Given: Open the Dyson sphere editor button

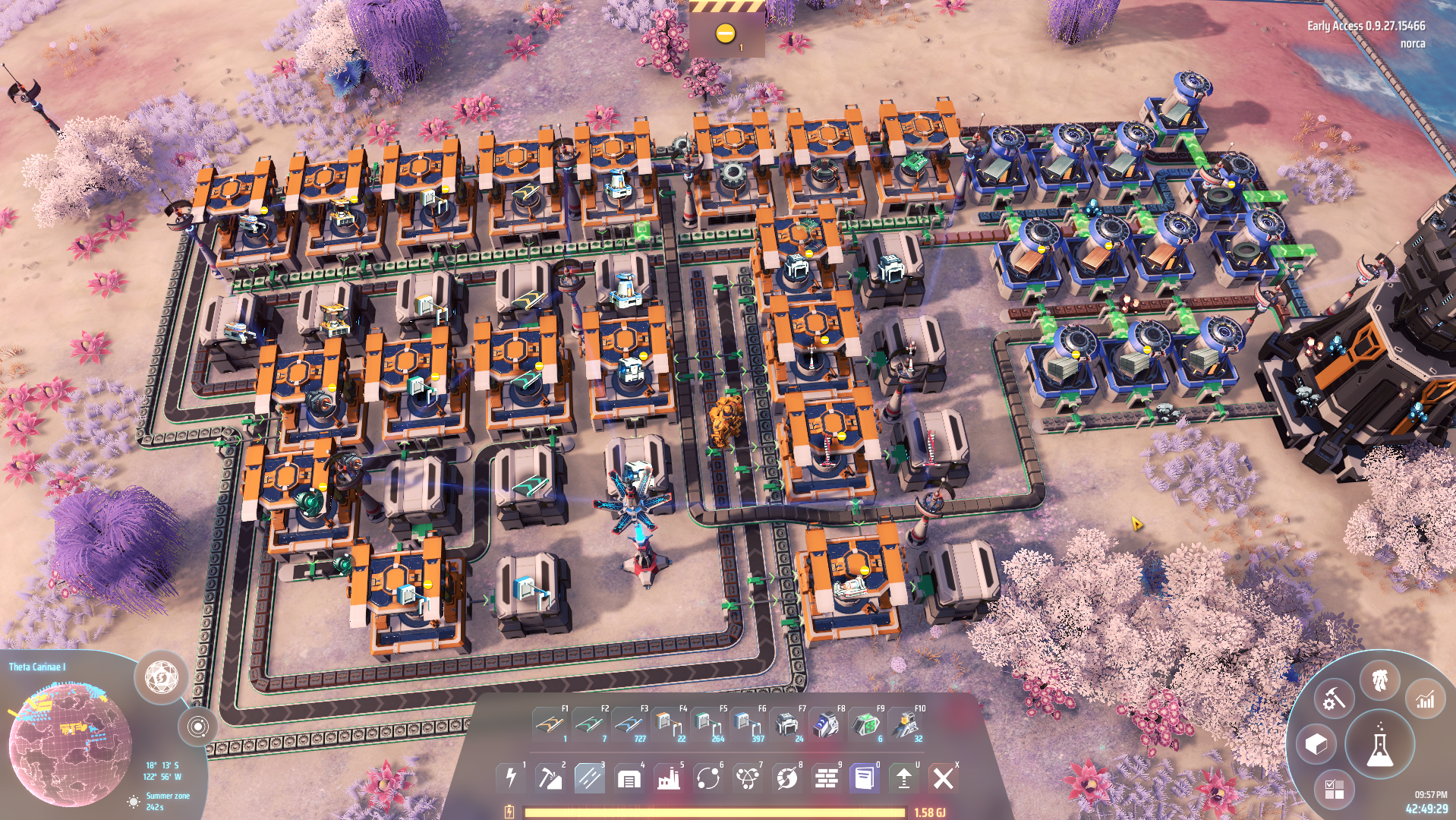Looking at the screenshot, I should (x=161, y=675).
